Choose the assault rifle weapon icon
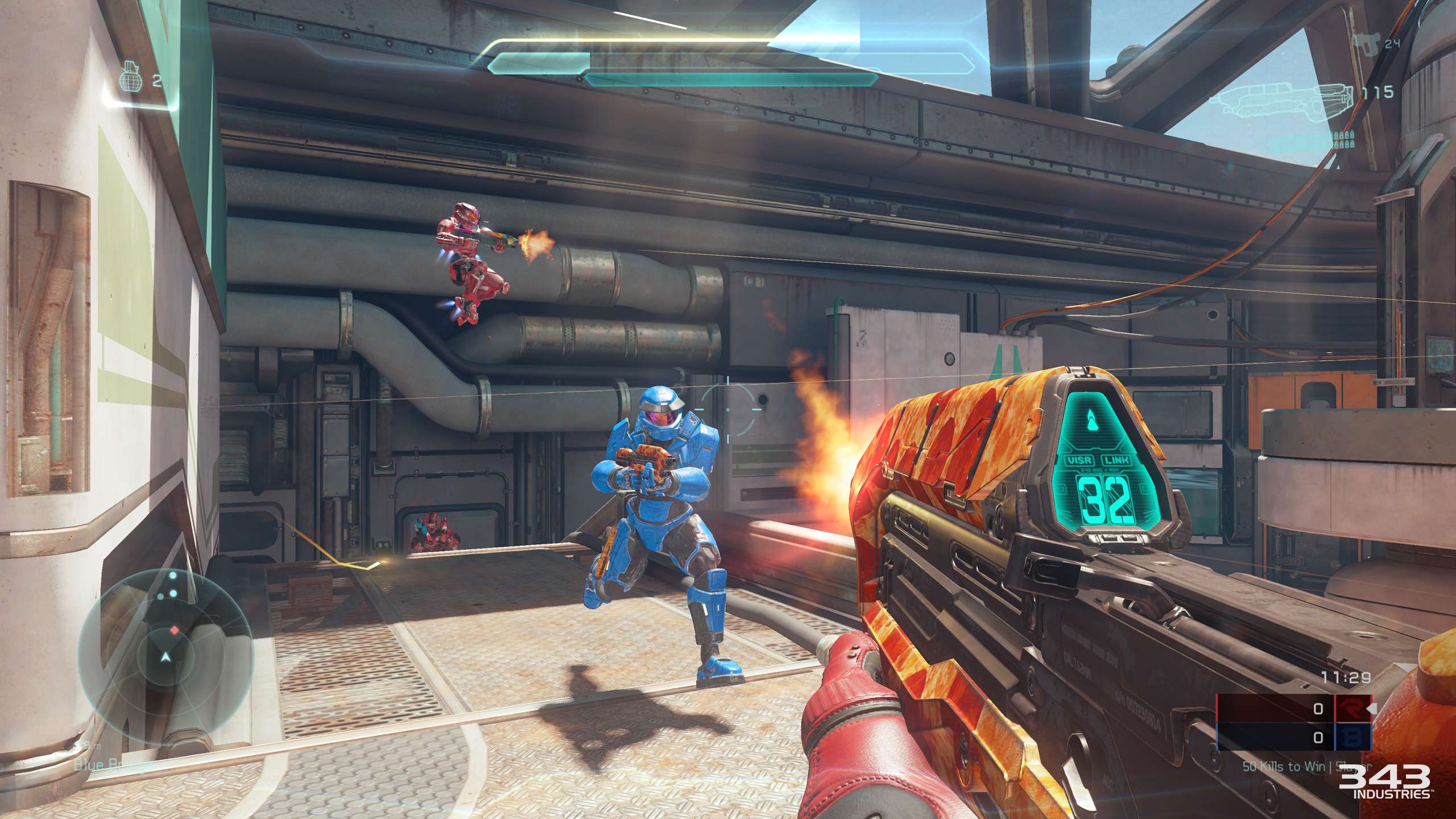The height and width of the screenshot is (819, 1456). 1283,101
